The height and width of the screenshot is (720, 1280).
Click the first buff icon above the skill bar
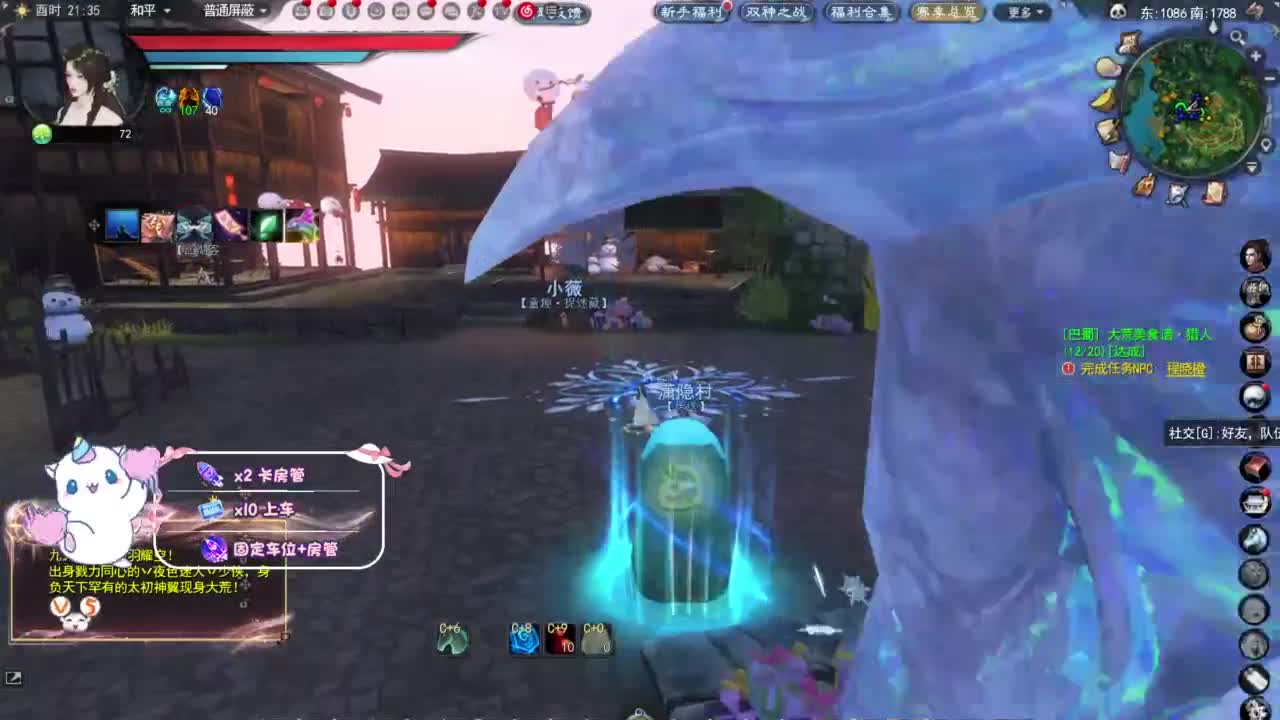pos(122,224)
